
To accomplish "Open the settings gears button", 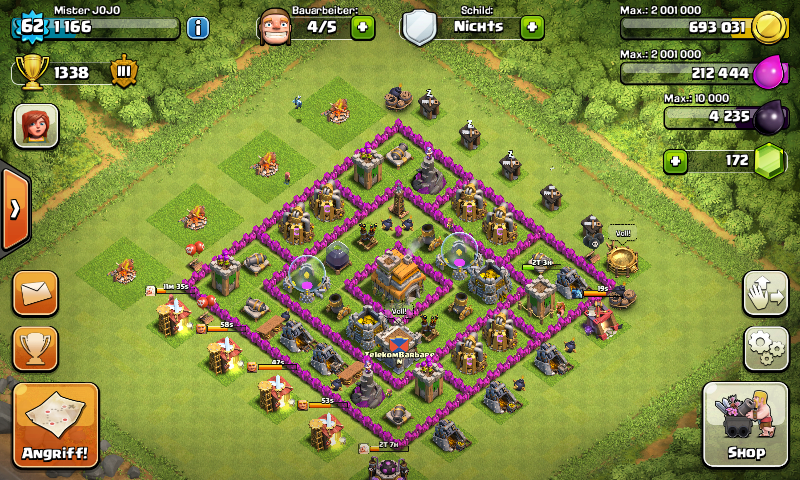I will pos(766,349).
